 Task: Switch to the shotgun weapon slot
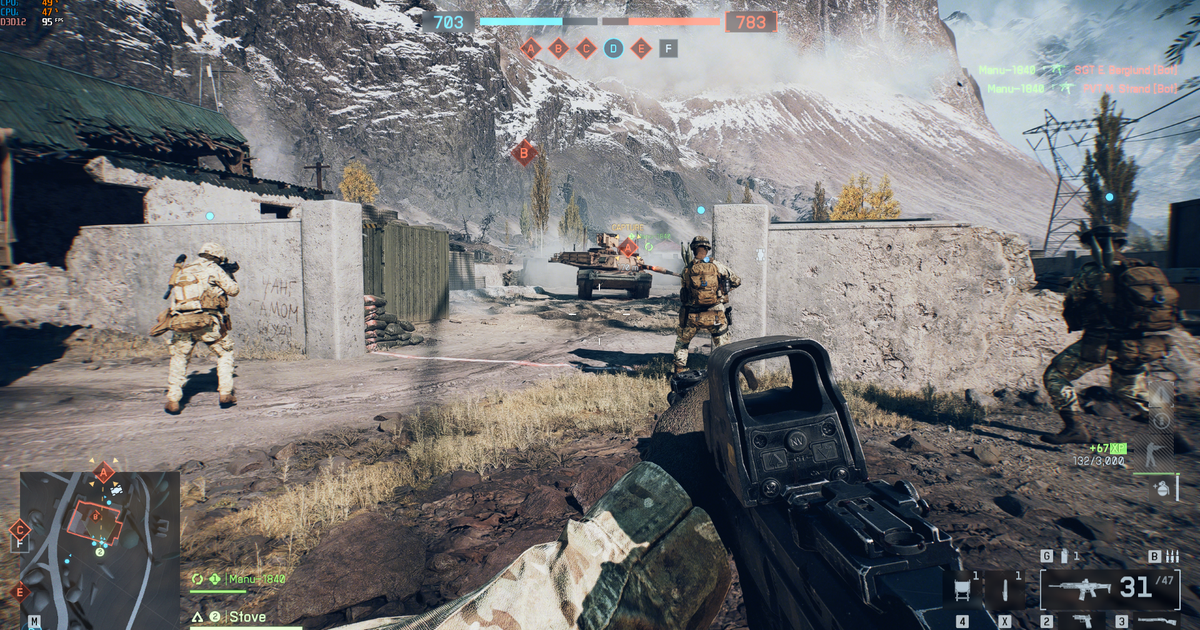tap(1155, 621)
